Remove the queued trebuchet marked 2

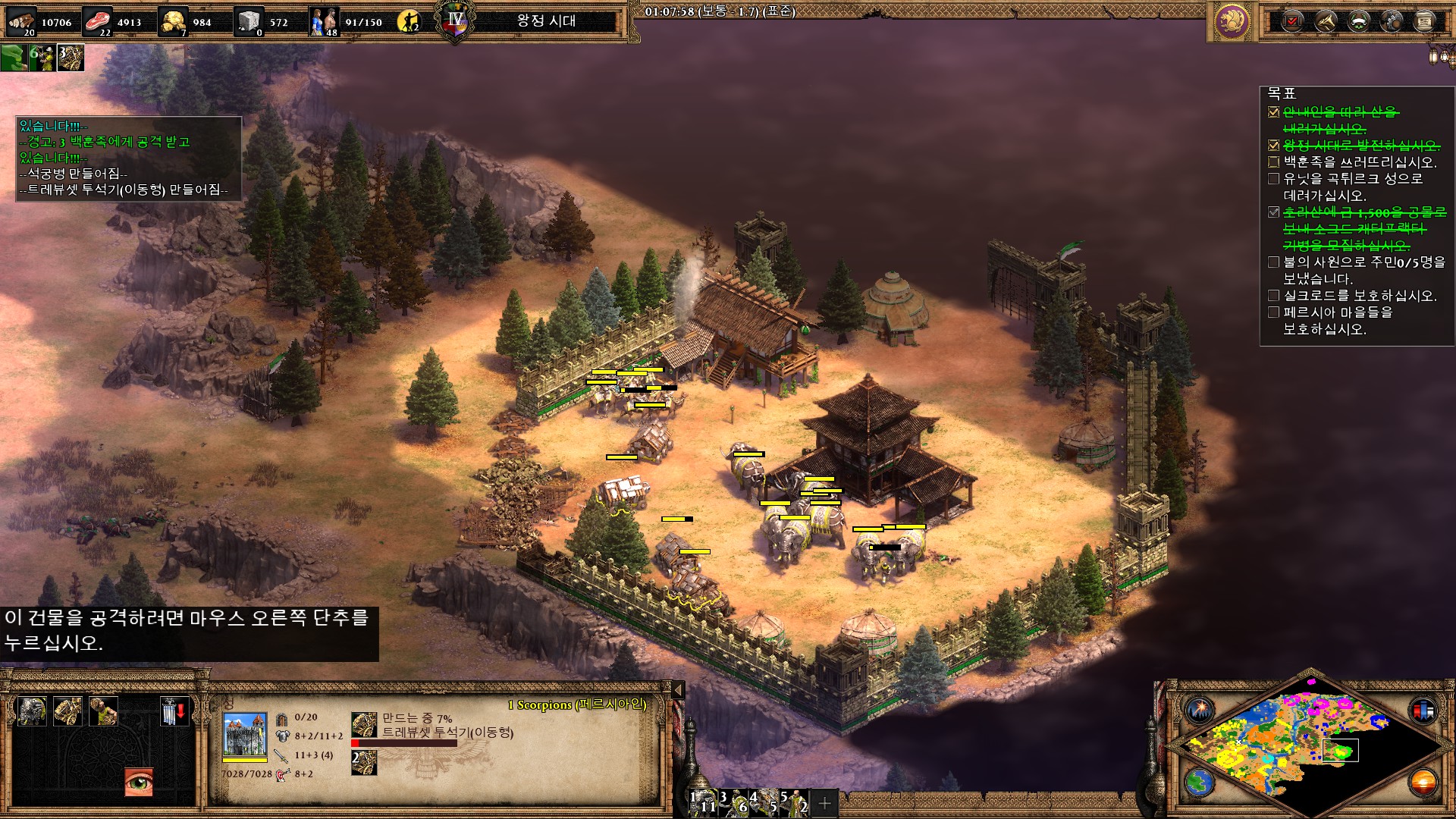(x=364, y=763)
